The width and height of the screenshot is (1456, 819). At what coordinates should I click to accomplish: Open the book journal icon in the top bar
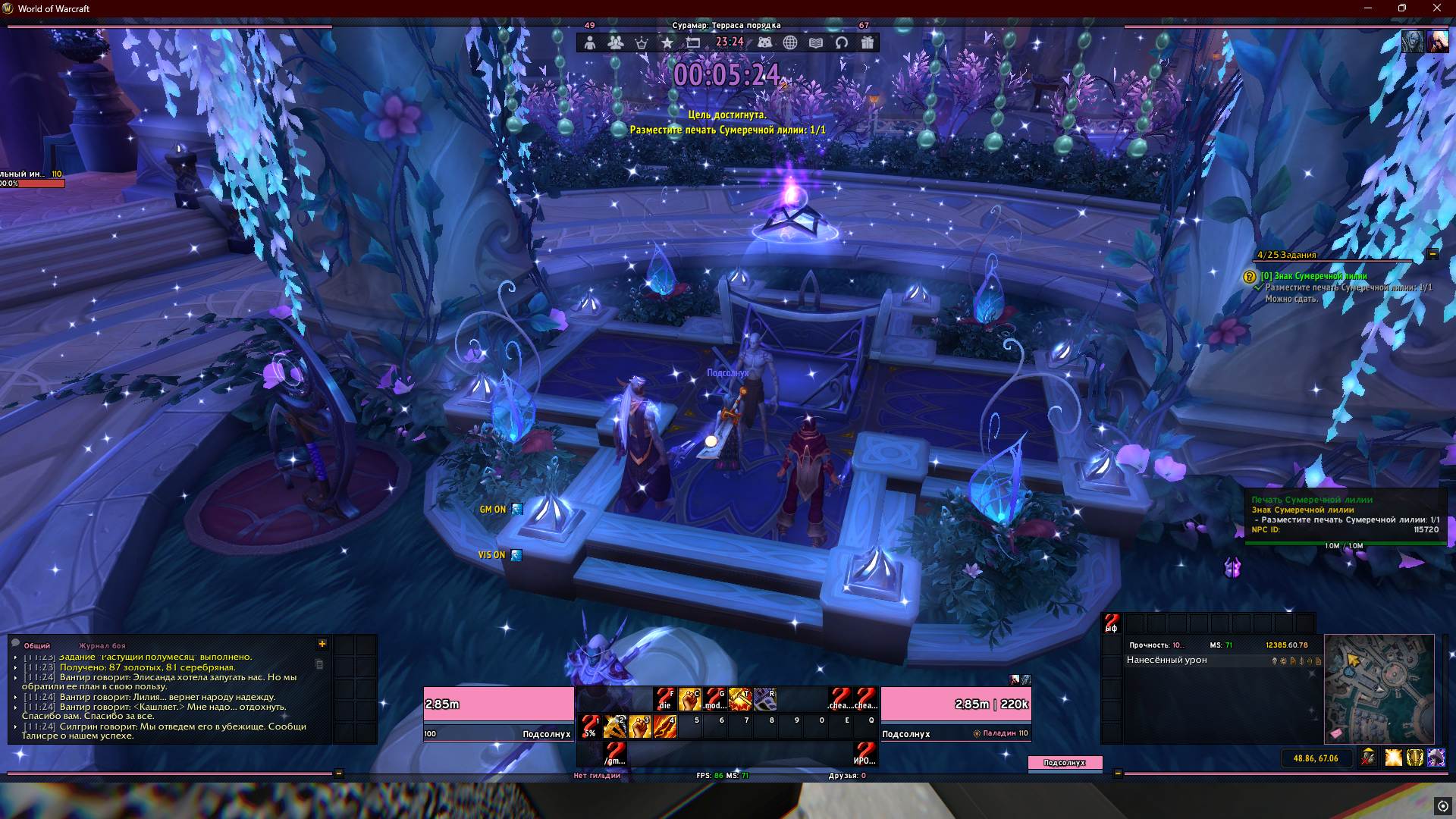[x=816, y=42]
